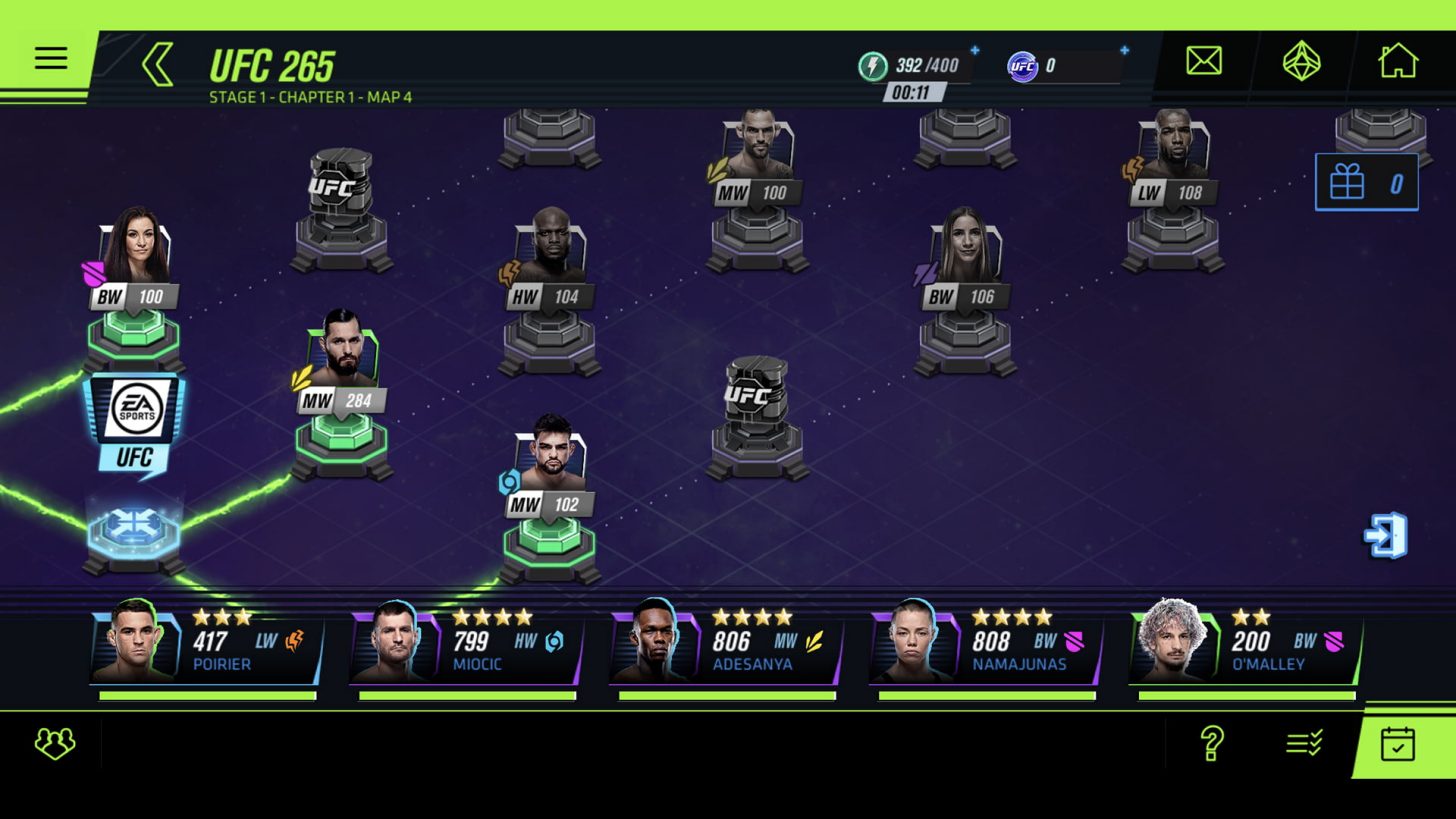Viewport: 1456px width, 819px height.
Task: Choose the O'Malley fighter card
Action: click(1246, 644)
